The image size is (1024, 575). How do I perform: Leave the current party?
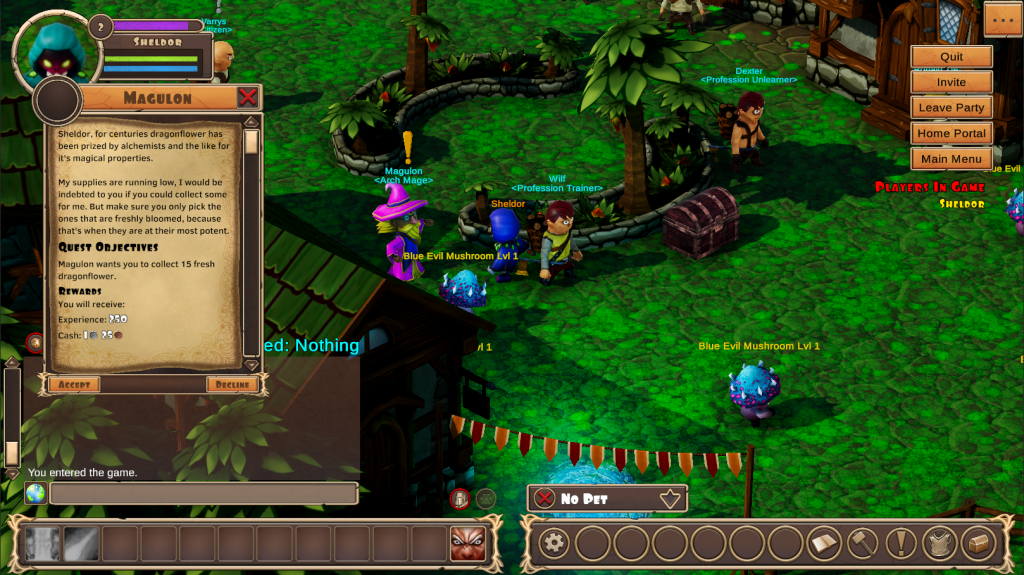(951, 108)
